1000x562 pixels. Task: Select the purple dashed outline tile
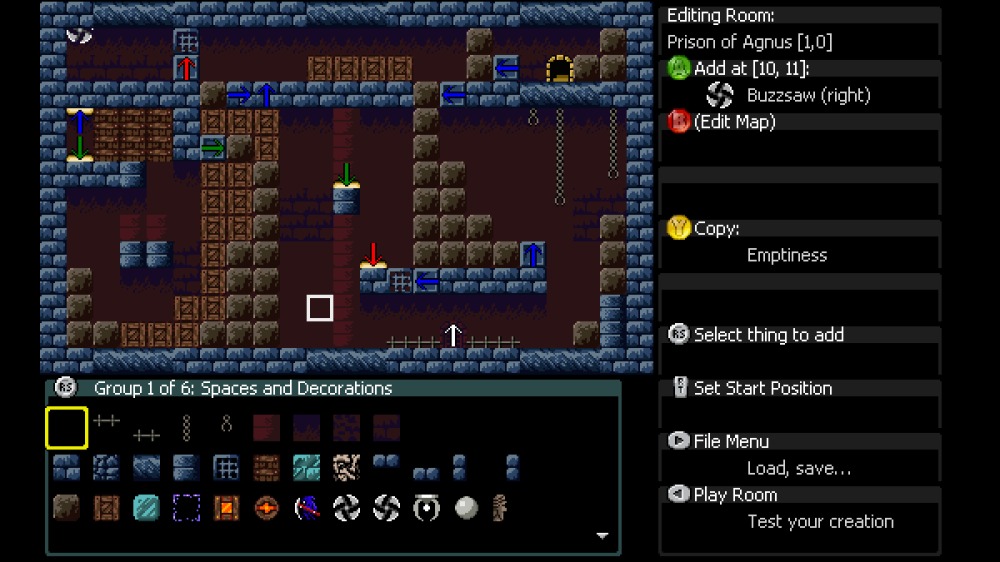point(186,508)
